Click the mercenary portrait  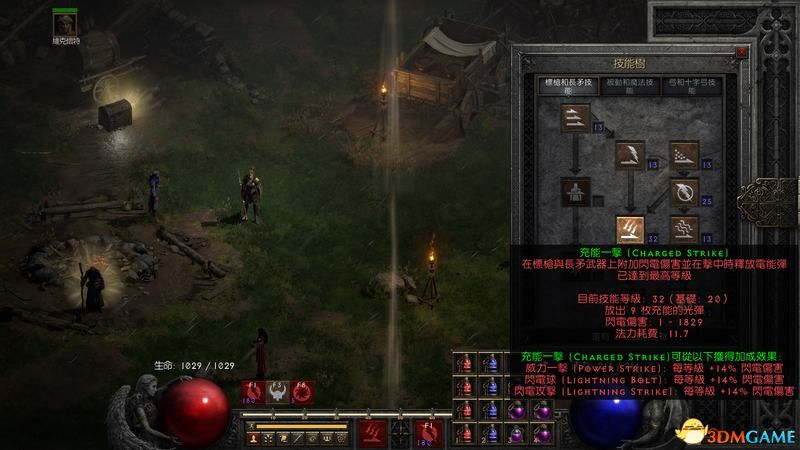pos(68,21)
